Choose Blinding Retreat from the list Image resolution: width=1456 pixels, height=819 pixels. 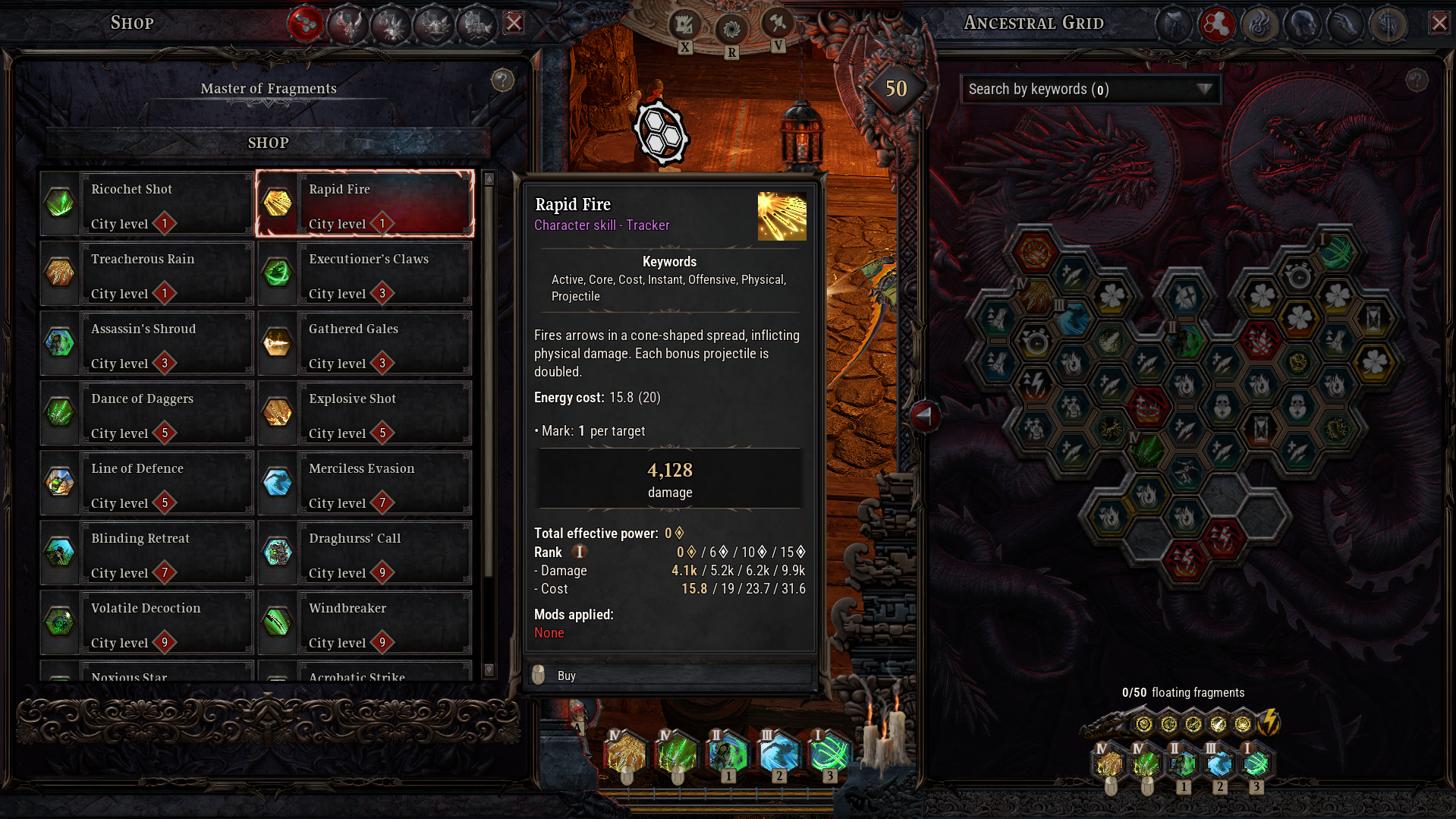pyautogui.click(x=147, y=553)
